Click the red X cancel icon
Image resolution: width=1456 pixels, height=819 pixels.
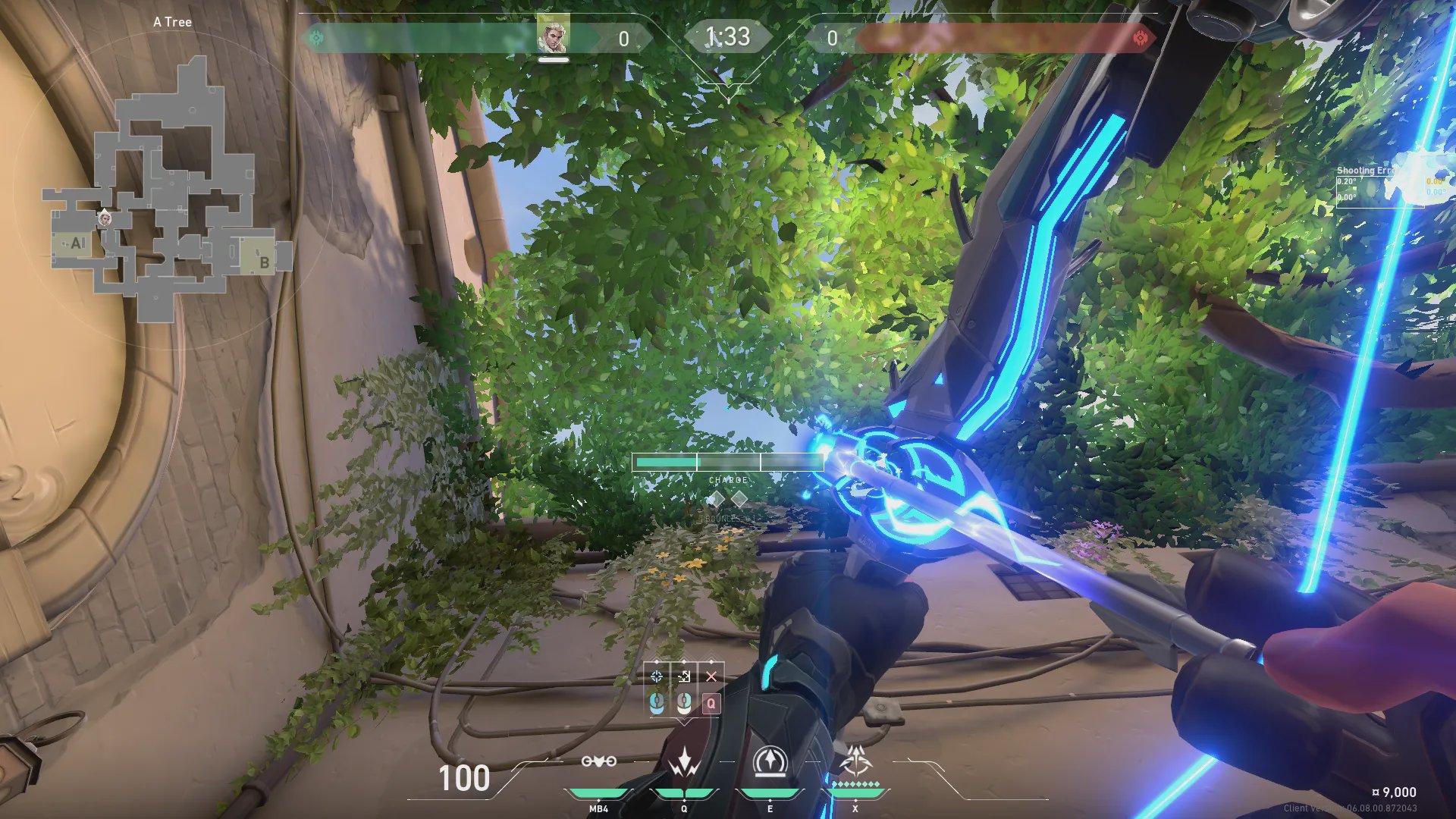[711, 676]
